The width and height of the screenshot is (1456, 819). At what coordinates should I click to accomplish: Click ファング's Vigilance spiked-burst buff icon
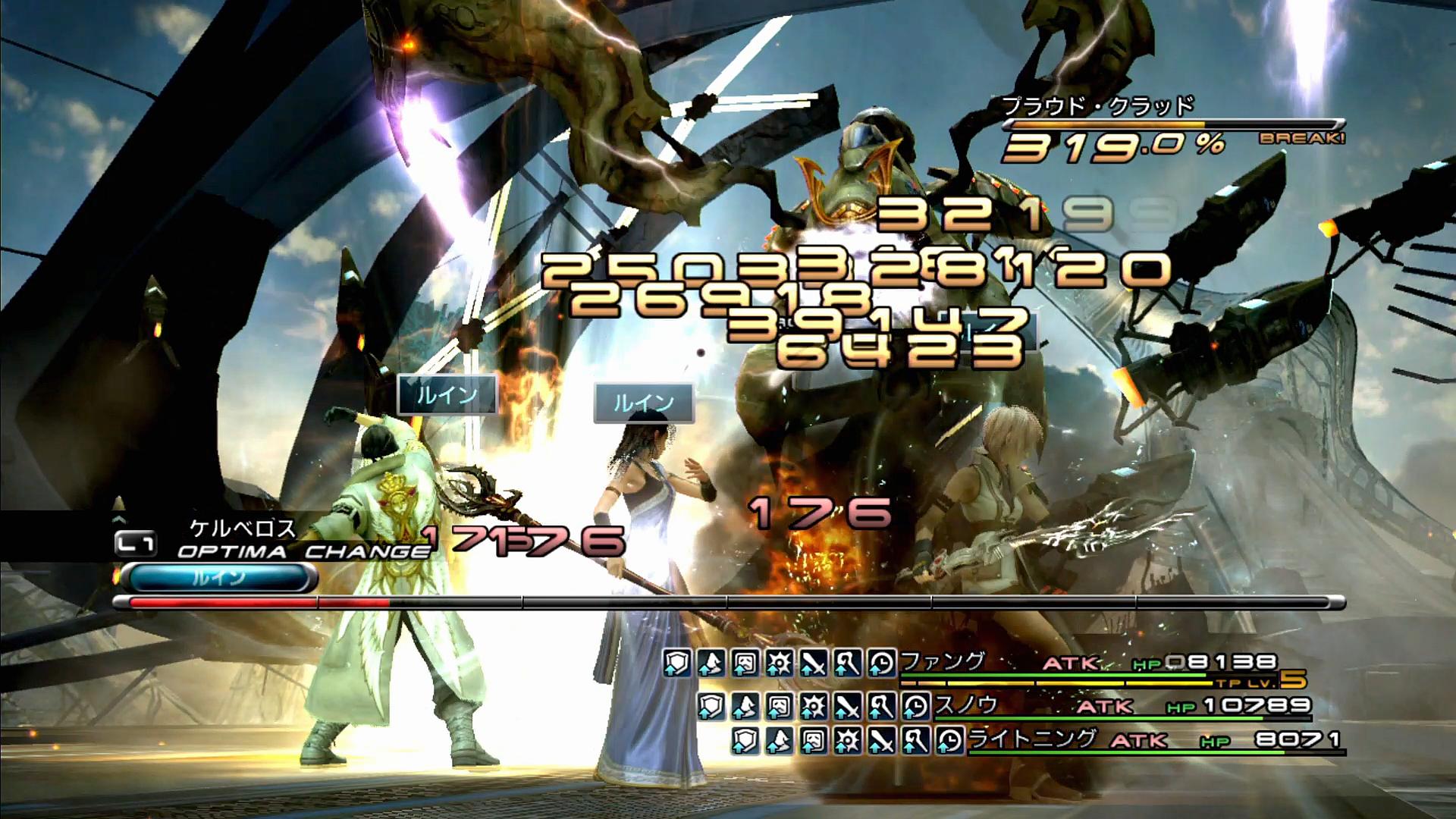pos(779,664)
